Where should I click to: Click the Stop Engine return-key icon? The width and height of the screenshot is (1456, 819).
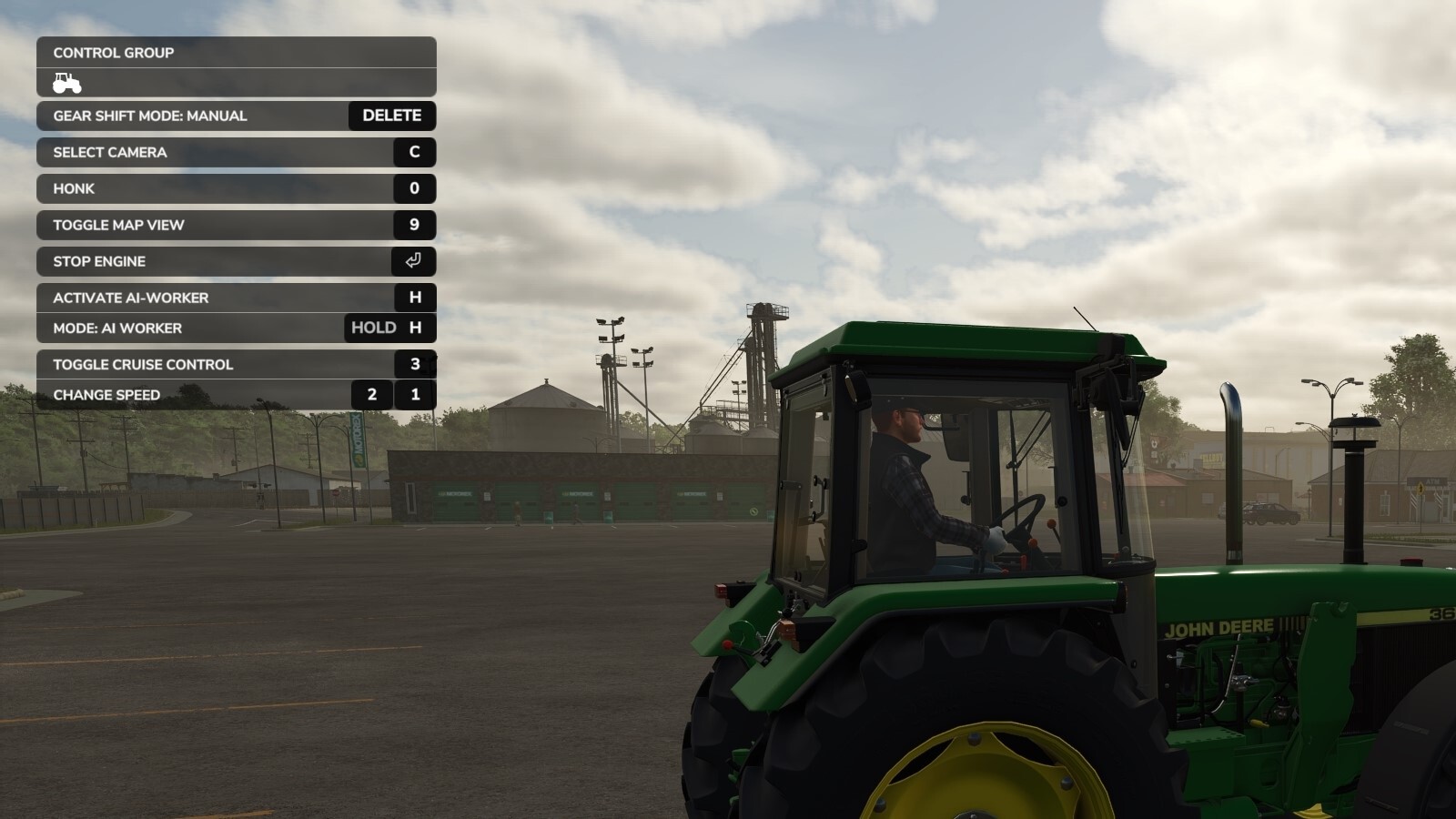[416, 261]
